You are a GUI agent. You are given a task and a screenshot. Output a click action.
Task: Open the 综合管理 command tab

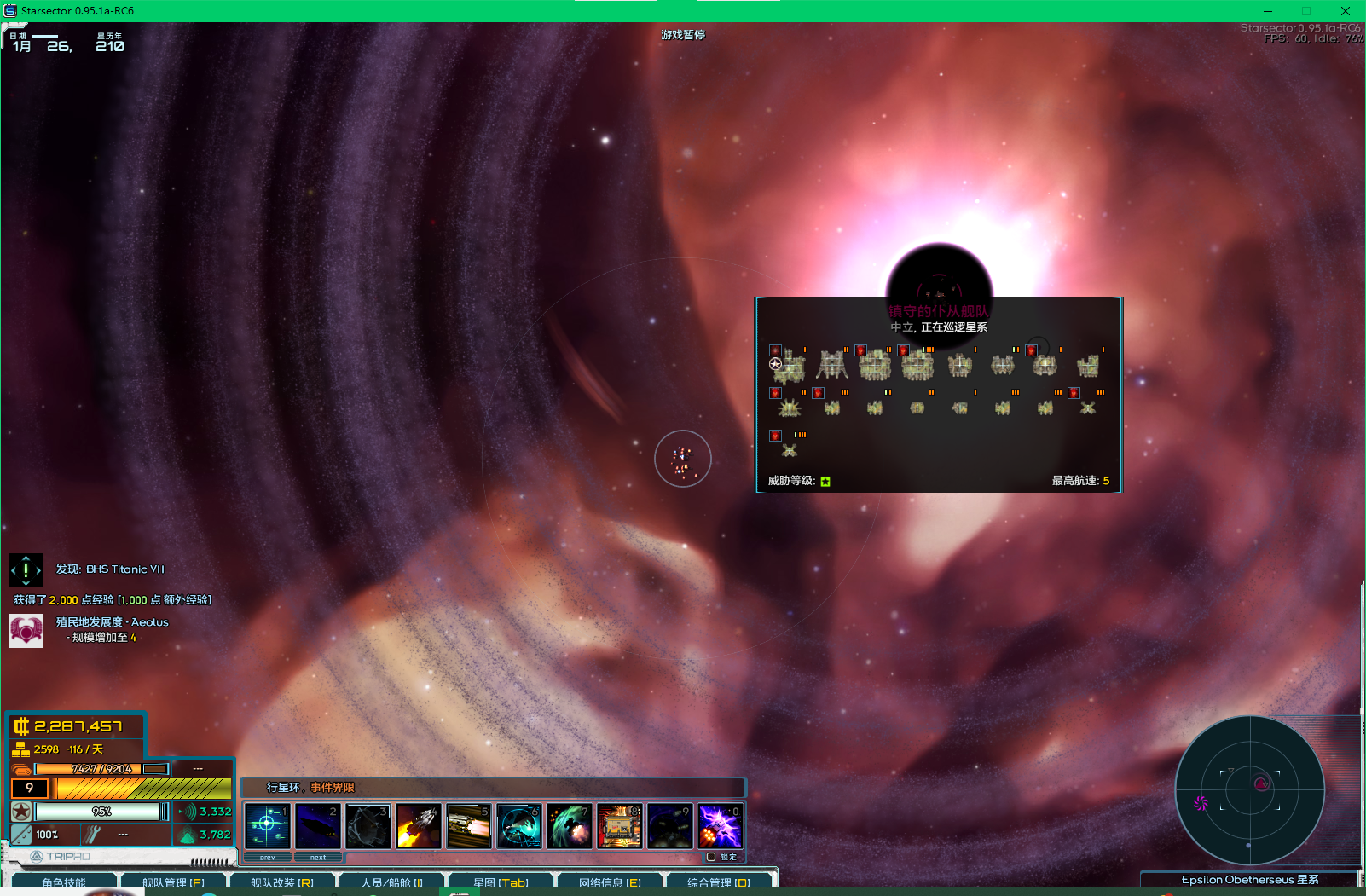[719, 882]
